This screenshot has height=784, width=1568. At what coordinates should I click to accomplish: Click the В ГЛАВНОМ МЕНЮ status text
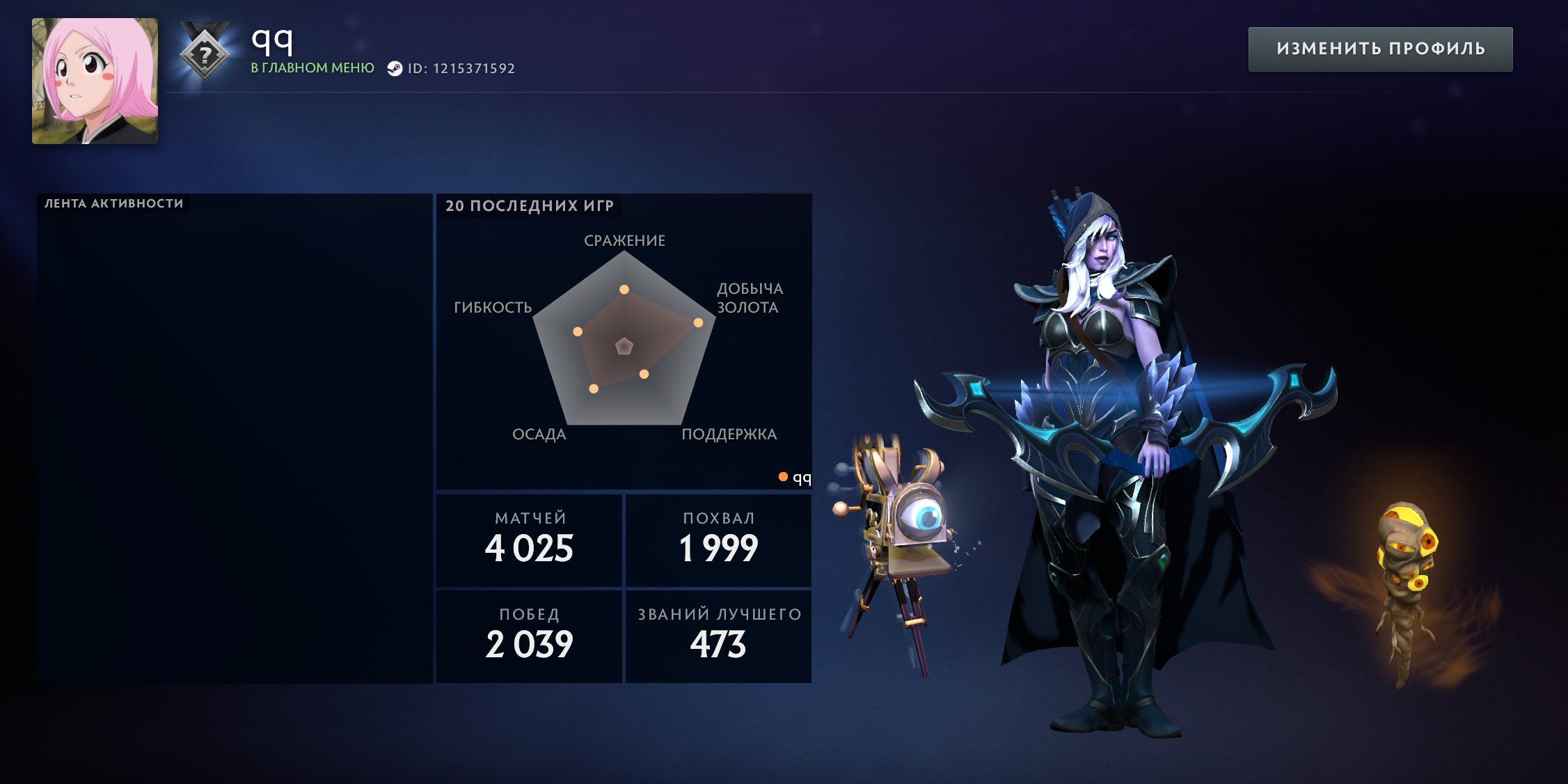(x=312, y=70)
